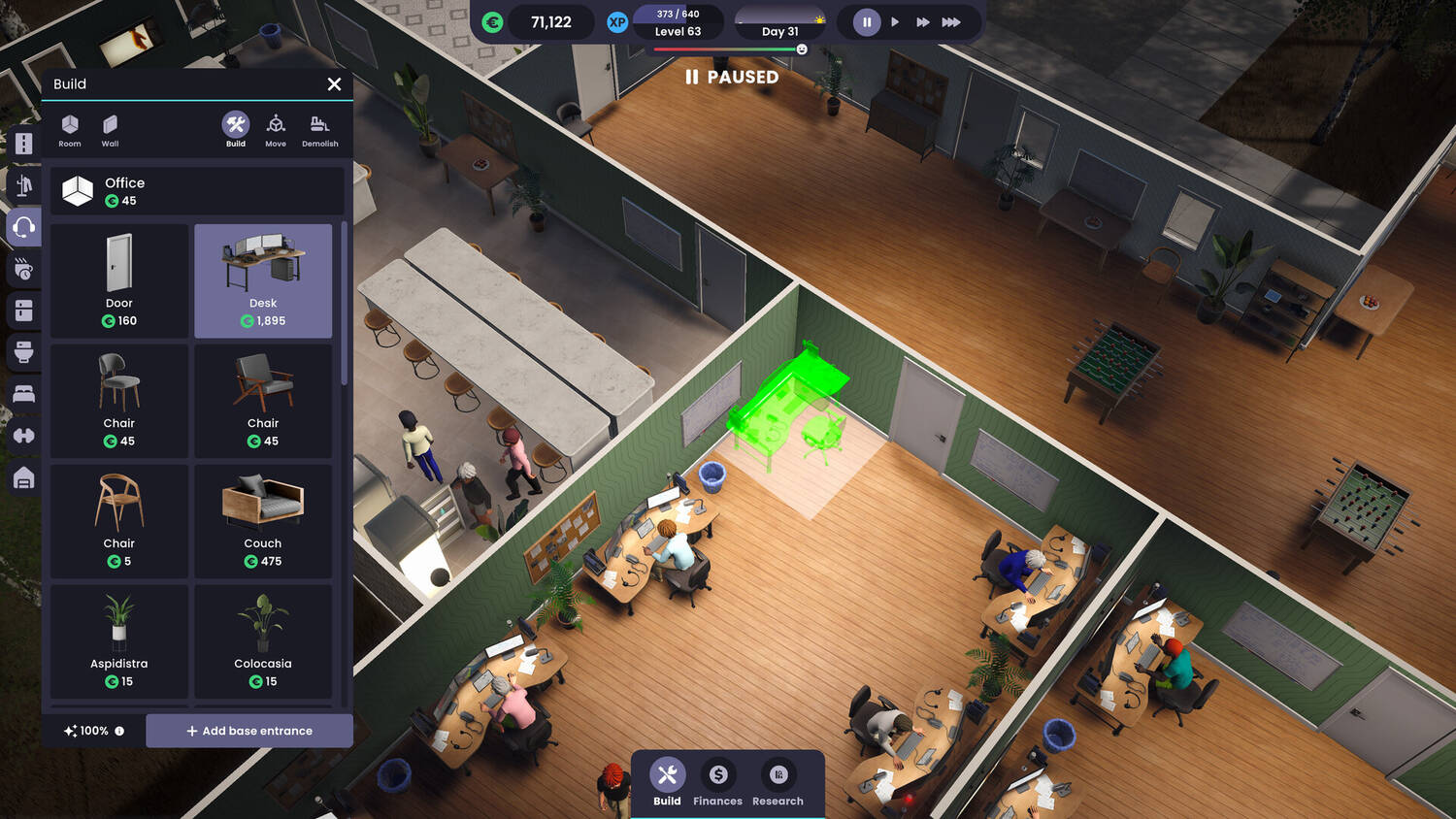Pick the Desk item costing 1,895
This screenshot has width=1456, height=819.
(x=263, y=280)
